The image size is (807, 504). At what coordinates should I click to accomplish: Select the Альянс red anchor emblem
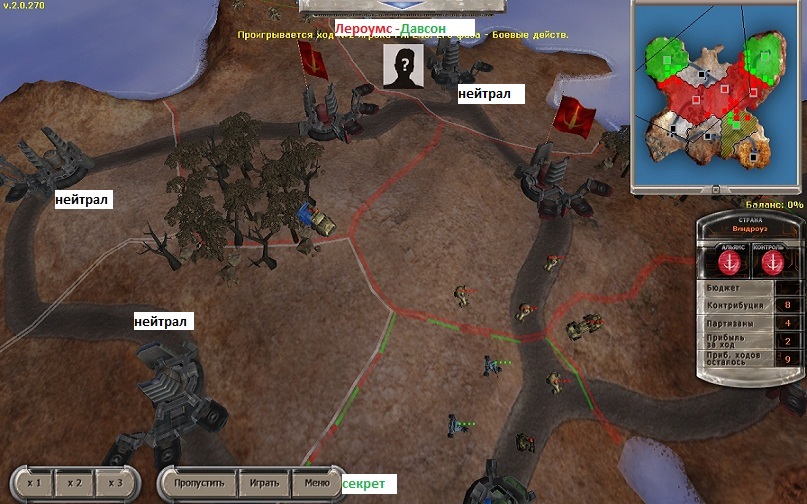coord(727,262)
